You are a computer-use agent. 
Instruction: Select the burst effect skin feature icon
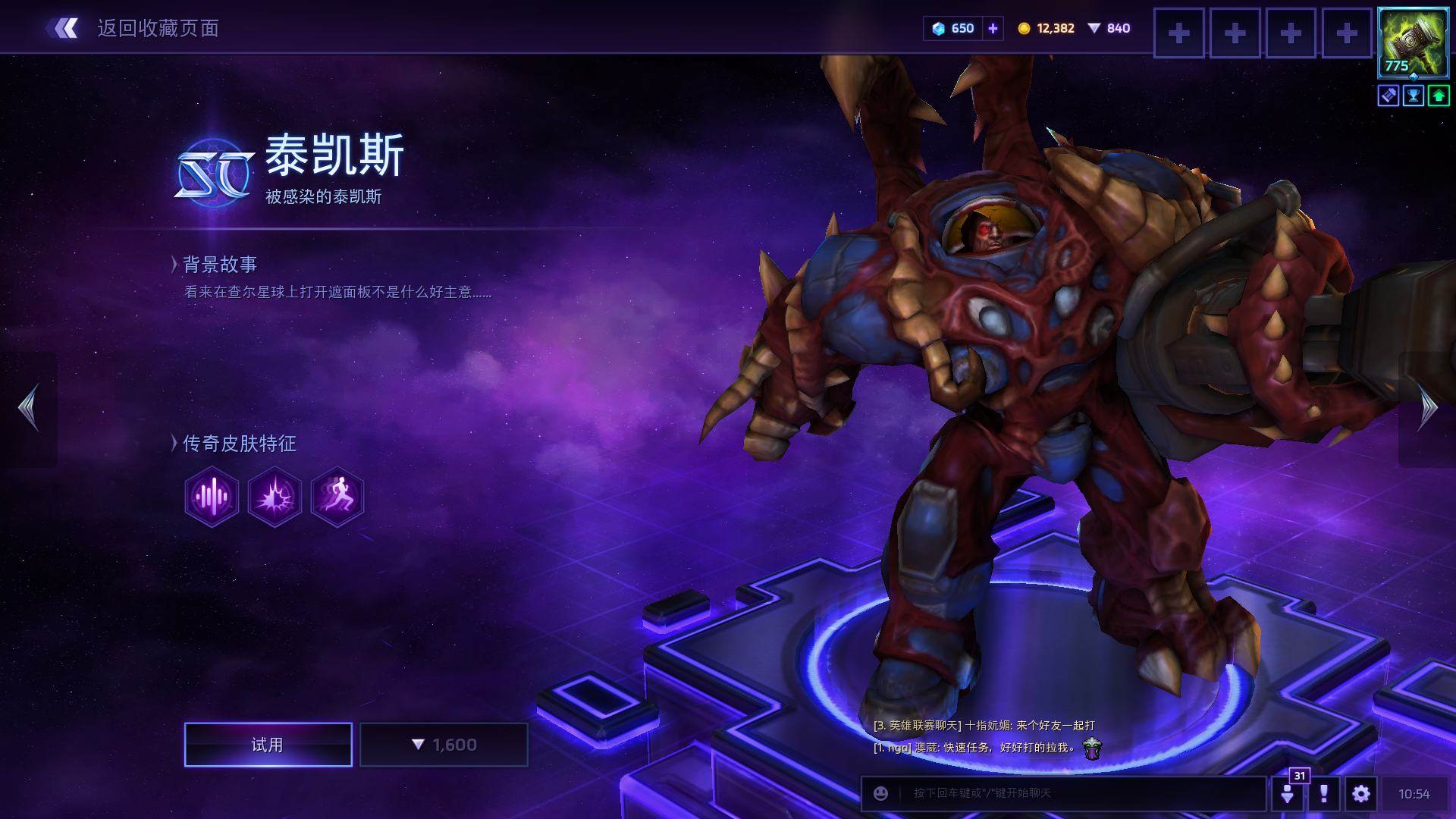pyautogui.click(x=275, y=497)
